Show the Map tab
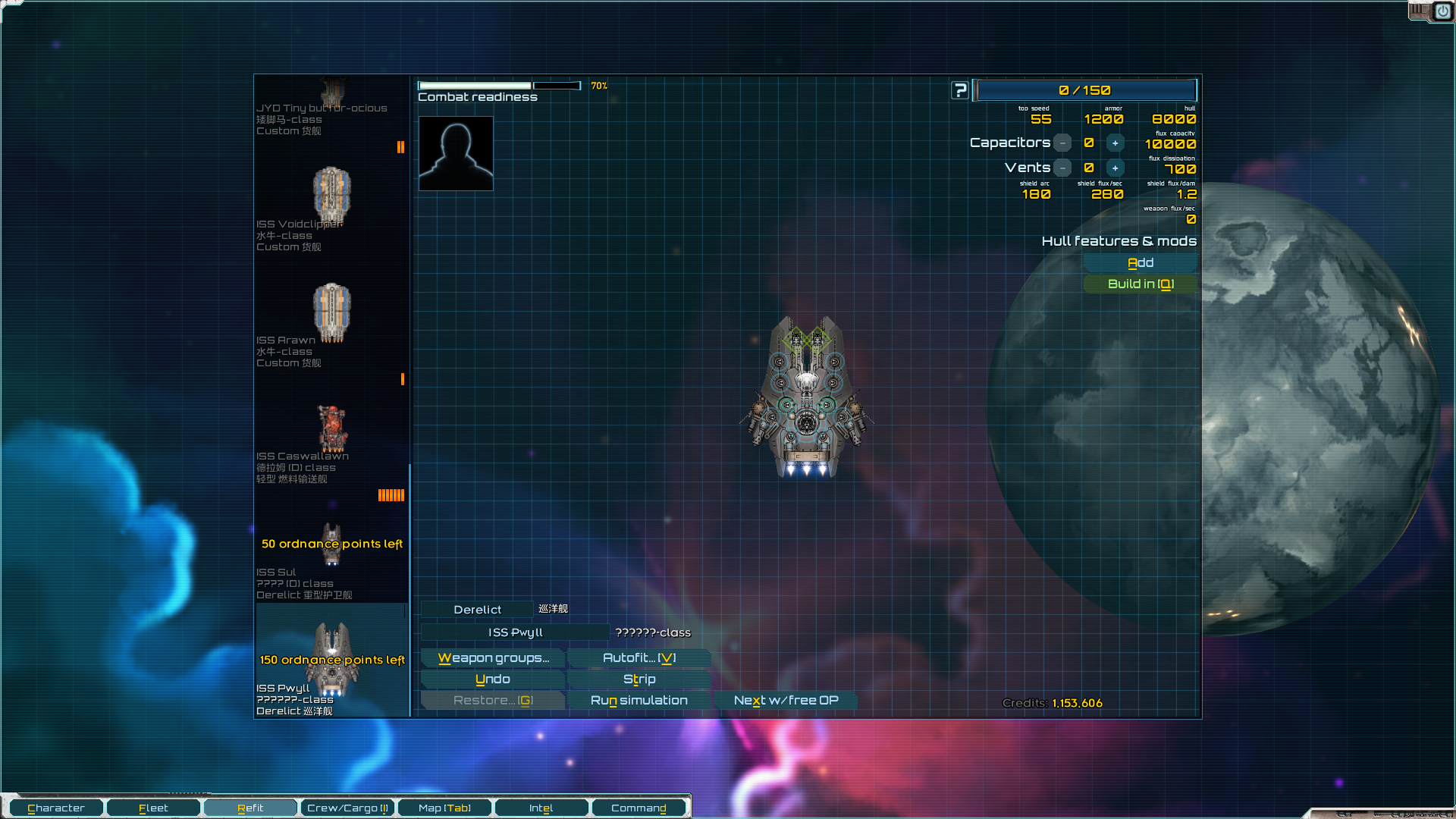This screenshot has width=1456, height=819. click(x=444, y=808)
